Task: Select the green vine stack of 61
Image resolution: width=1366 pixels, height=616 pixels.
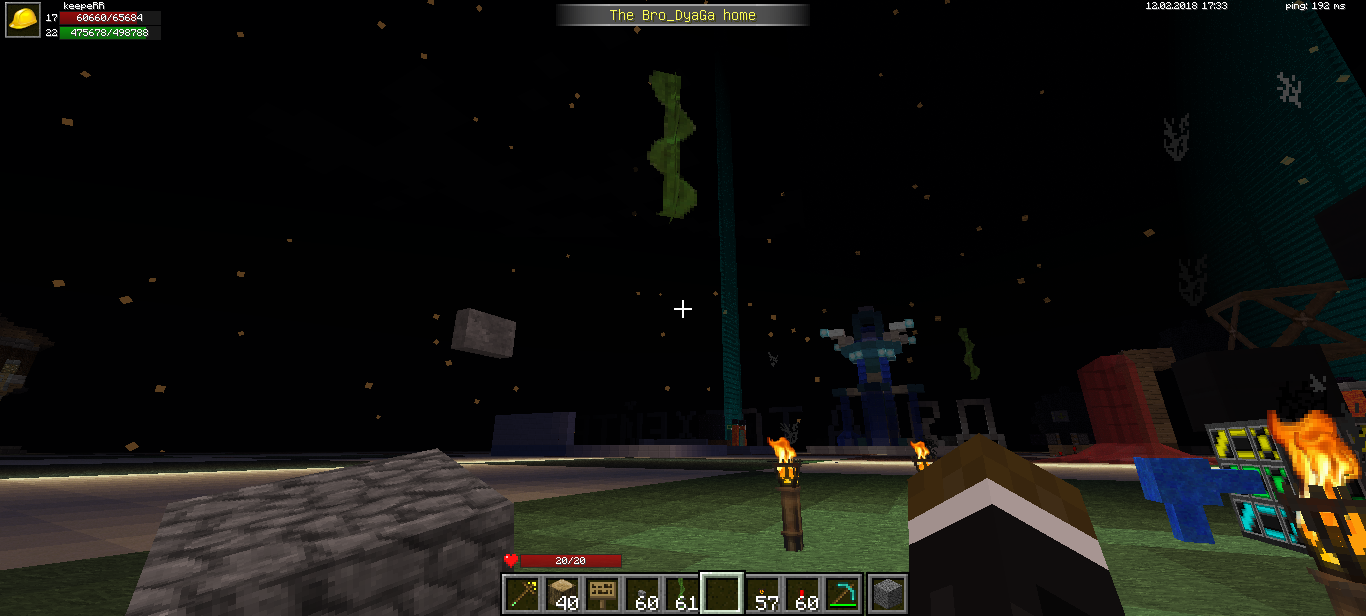Action: (x=682, y=594)
